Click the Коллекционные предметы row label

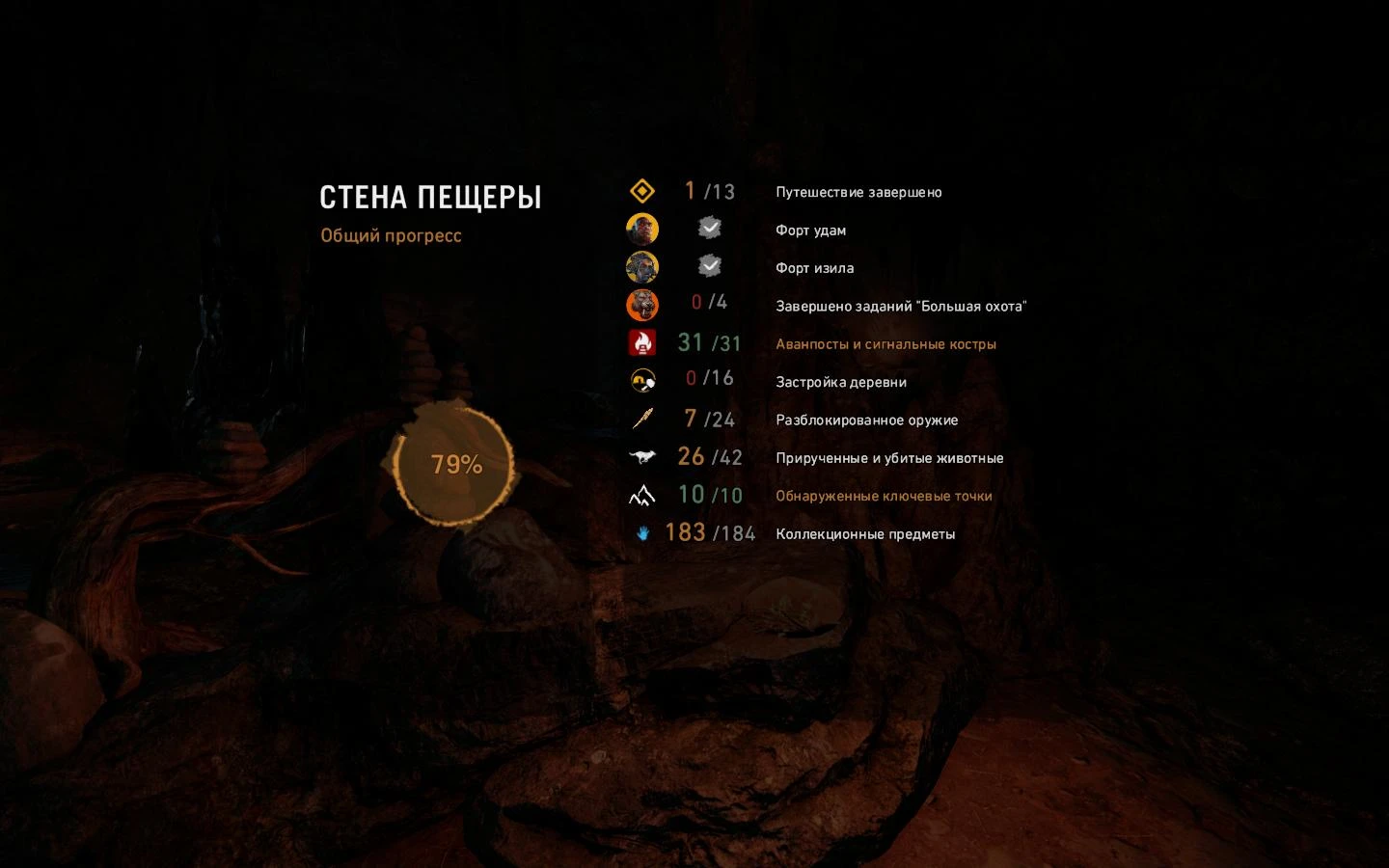pos(864,533)
